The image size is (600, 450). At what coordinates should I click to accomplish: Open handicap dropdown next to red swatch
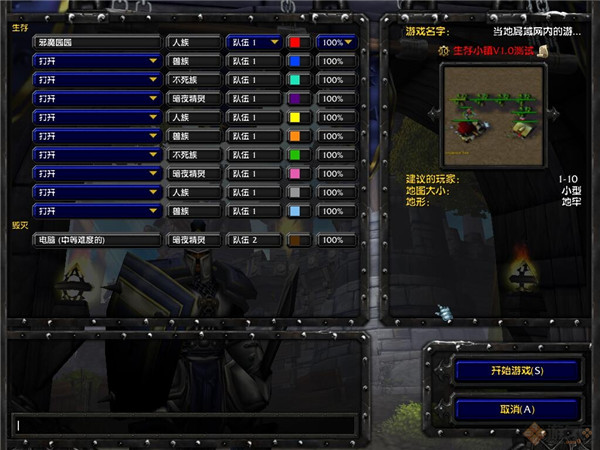coord(338,42)
